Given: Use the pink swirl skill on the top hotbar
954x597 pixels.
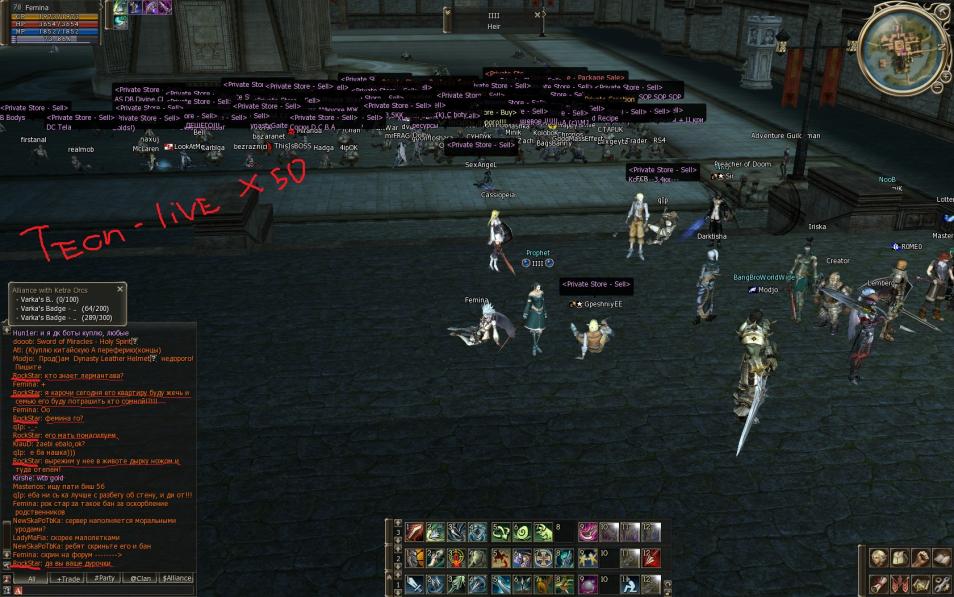Looking at the screenshot, I should 589,532.
